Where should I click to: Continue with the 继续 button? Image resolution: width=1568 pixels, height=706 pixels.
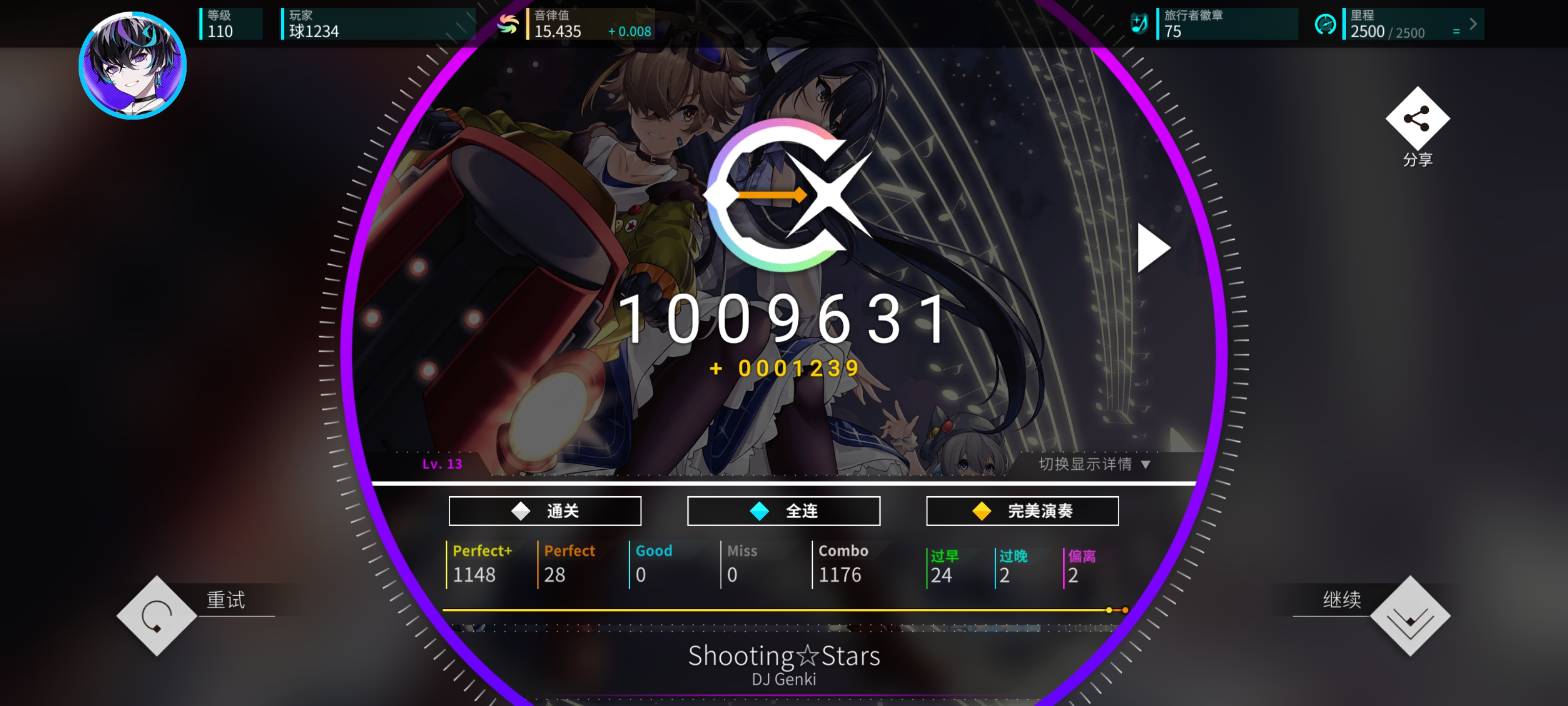[x=1410, y=616]
